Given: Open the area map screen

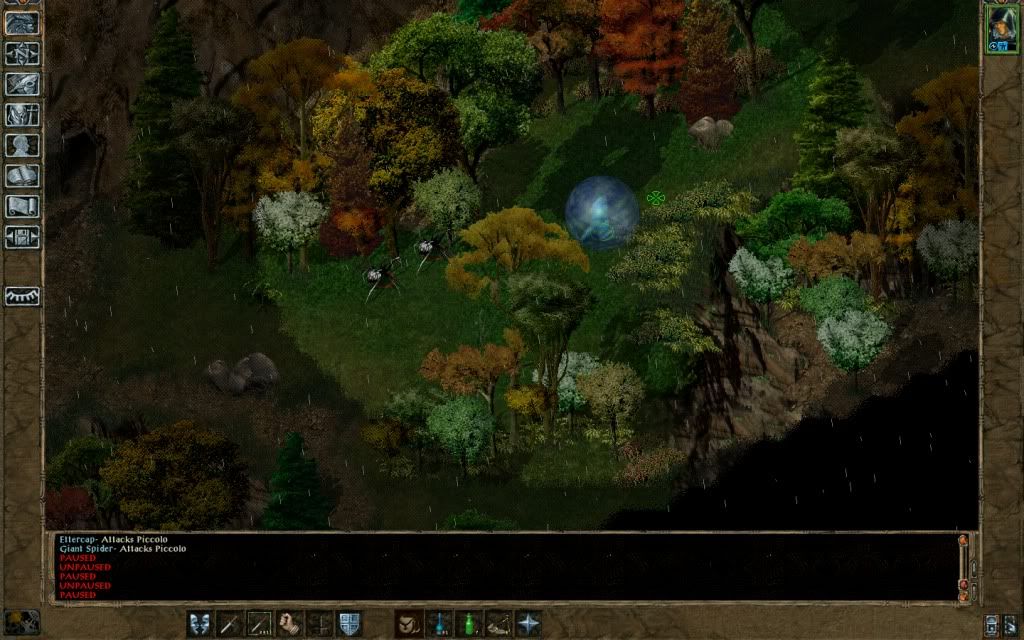Looking at the screenshot, I should click(x=22, y=53).
